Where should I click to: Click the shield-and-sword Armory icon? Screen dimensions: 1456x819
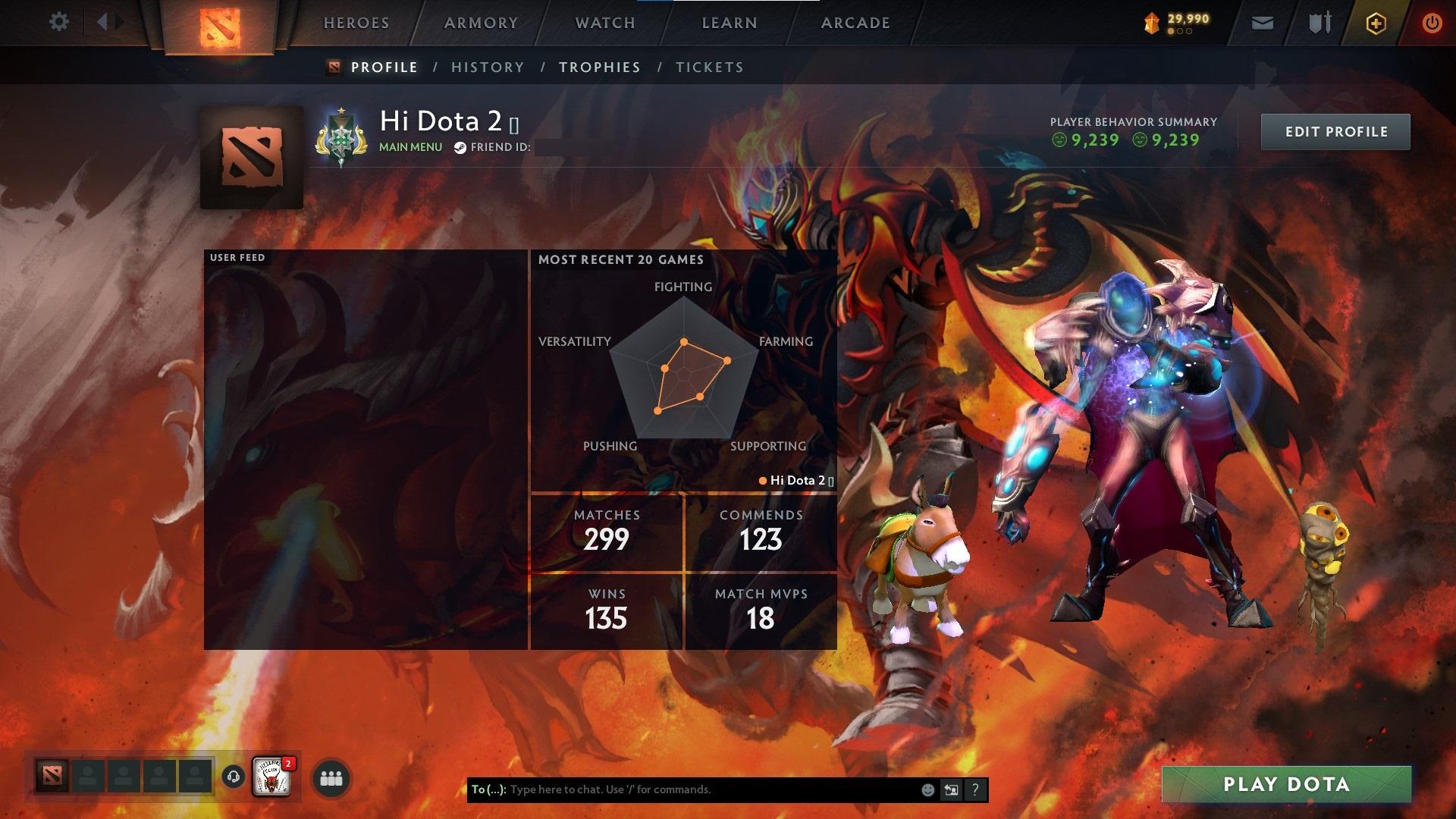coord(1318,23)
